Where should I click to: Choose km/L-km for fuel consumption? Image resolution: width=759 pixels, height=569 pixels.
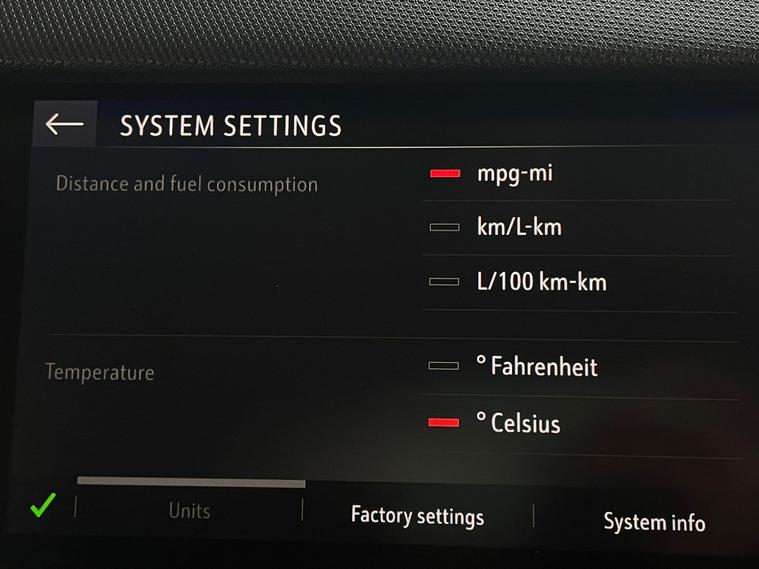pos(518,227)
